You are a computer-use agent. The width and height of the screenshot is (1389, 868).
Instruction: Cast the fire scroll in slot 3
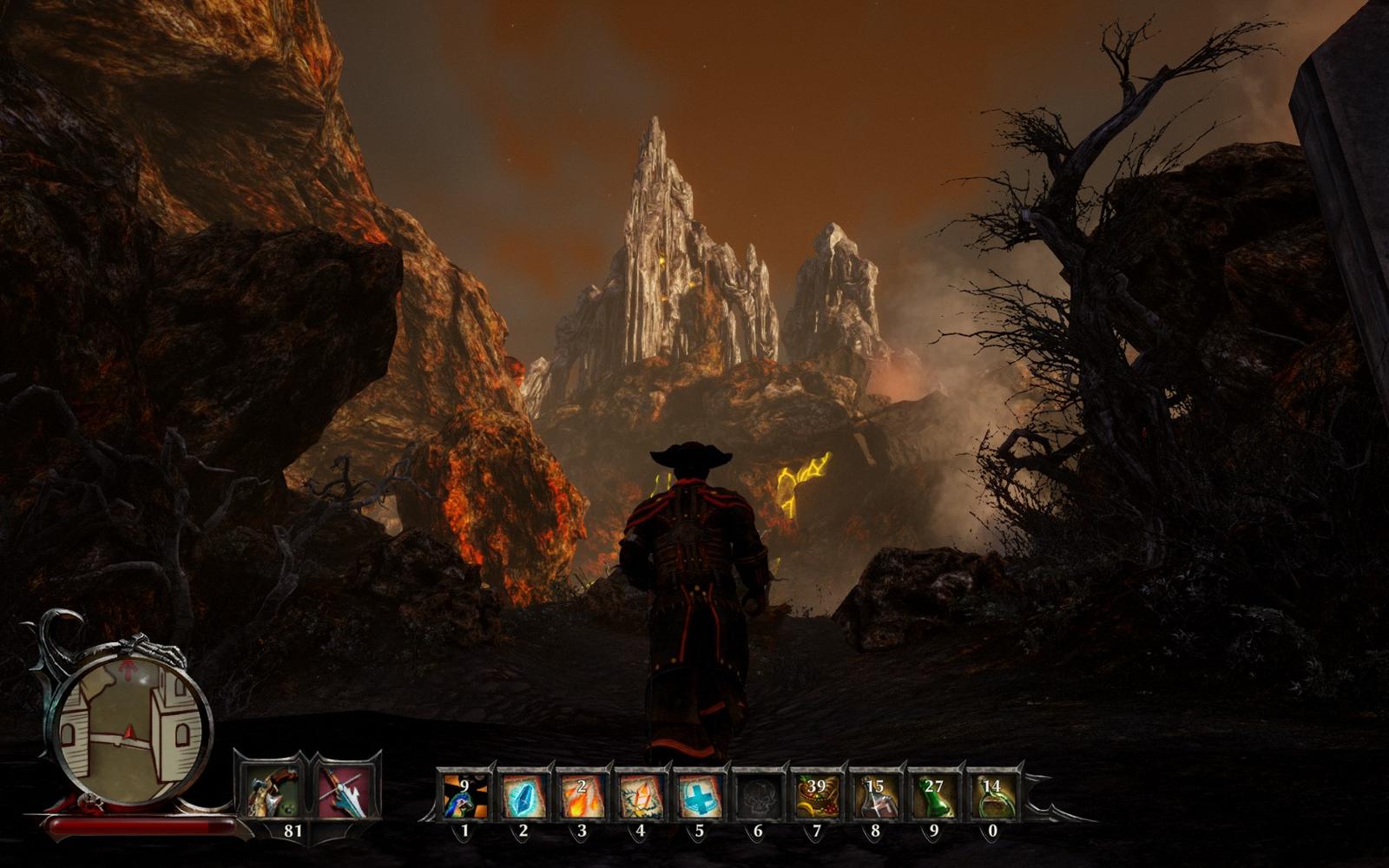click(581, 795)
